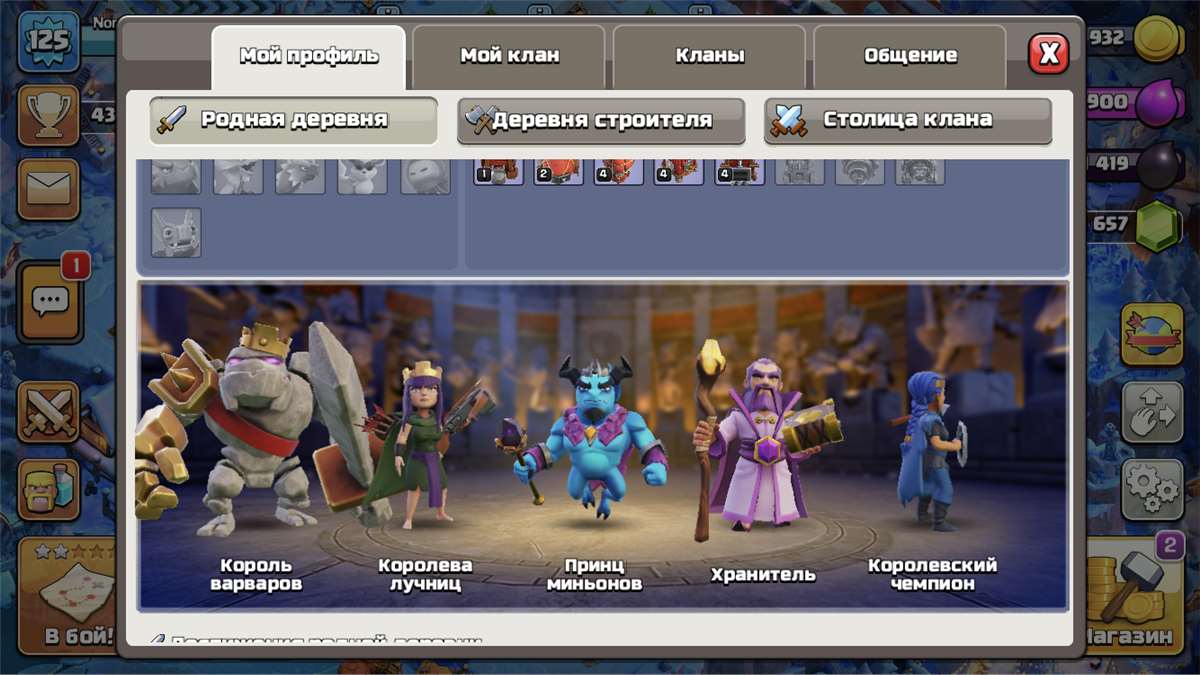Open the gear settings icon

[1151, 489]
